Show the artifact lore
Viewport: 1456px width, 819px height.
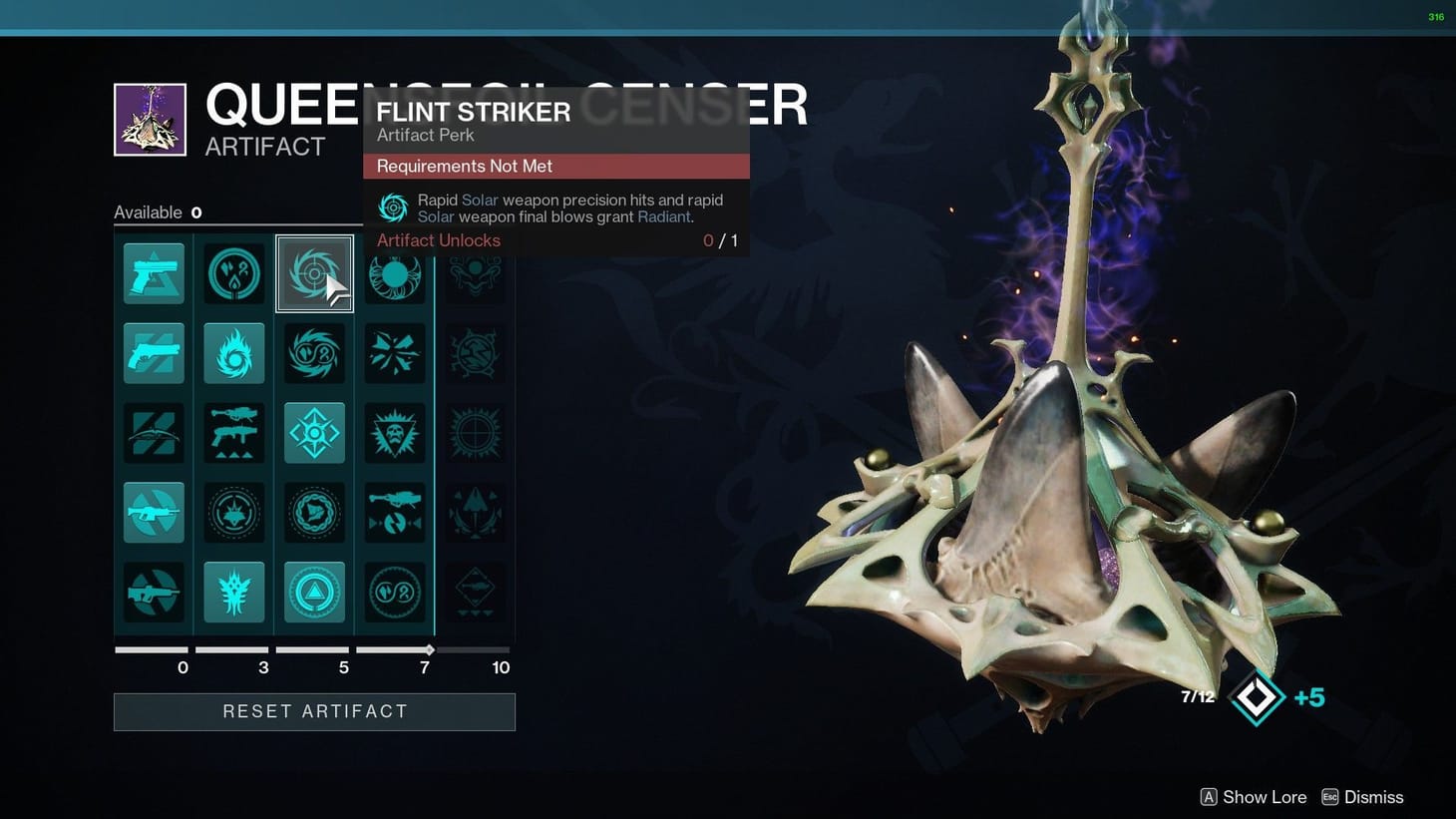[1253, 797]
